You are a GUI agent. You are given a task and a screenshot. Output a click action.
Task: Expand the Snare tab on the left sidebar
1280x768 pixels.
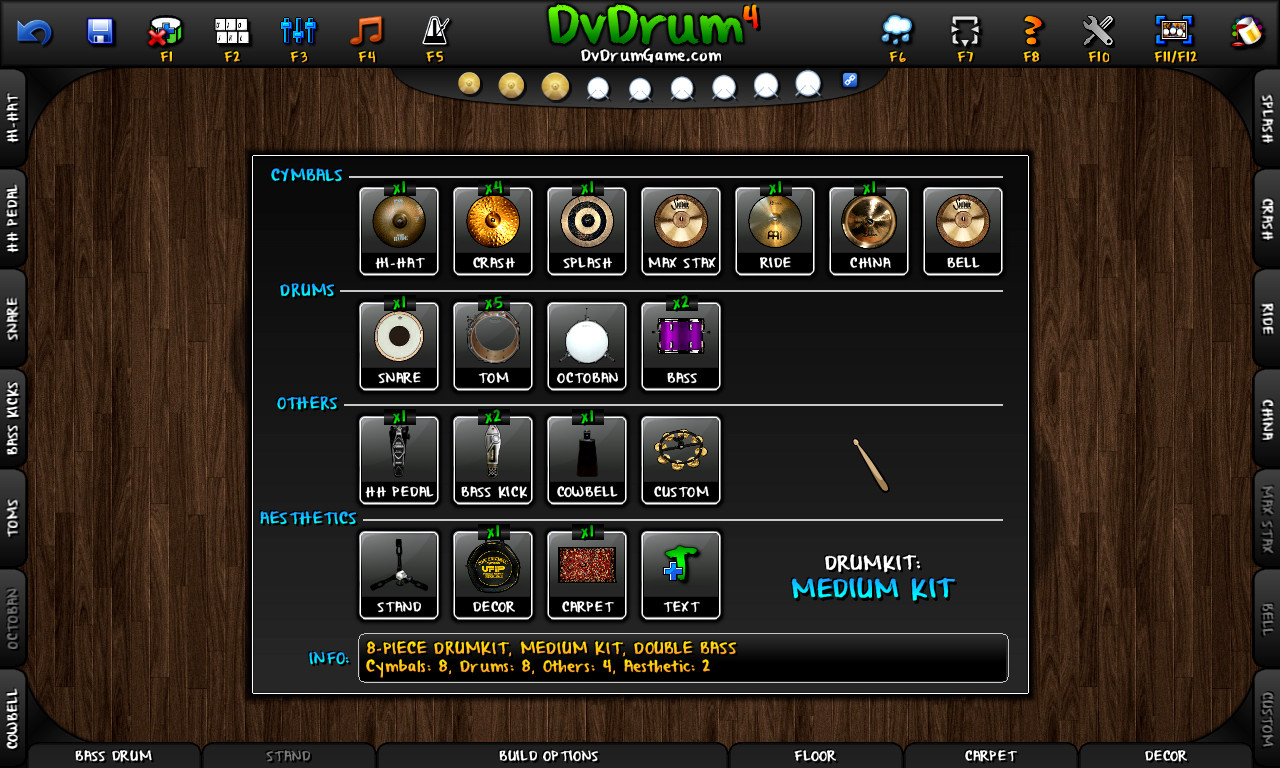[14, 319]
